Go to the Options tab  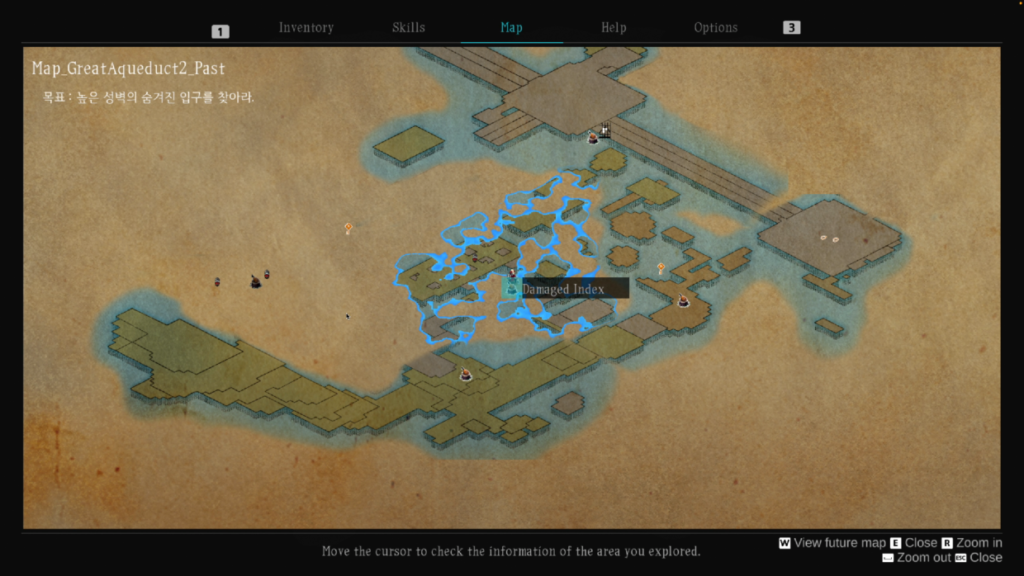(x=715, y=28)
